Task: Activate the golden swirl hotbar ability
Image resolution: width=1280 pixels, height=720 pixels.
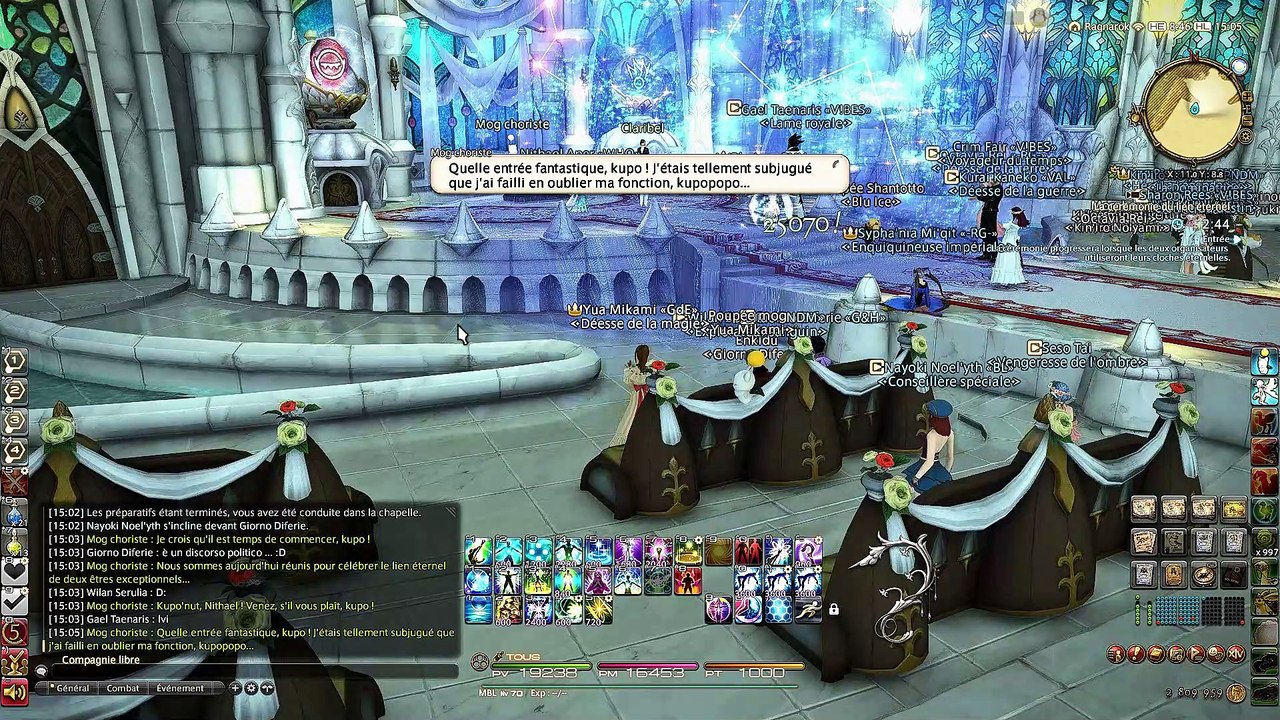Action: click(718, 551)
